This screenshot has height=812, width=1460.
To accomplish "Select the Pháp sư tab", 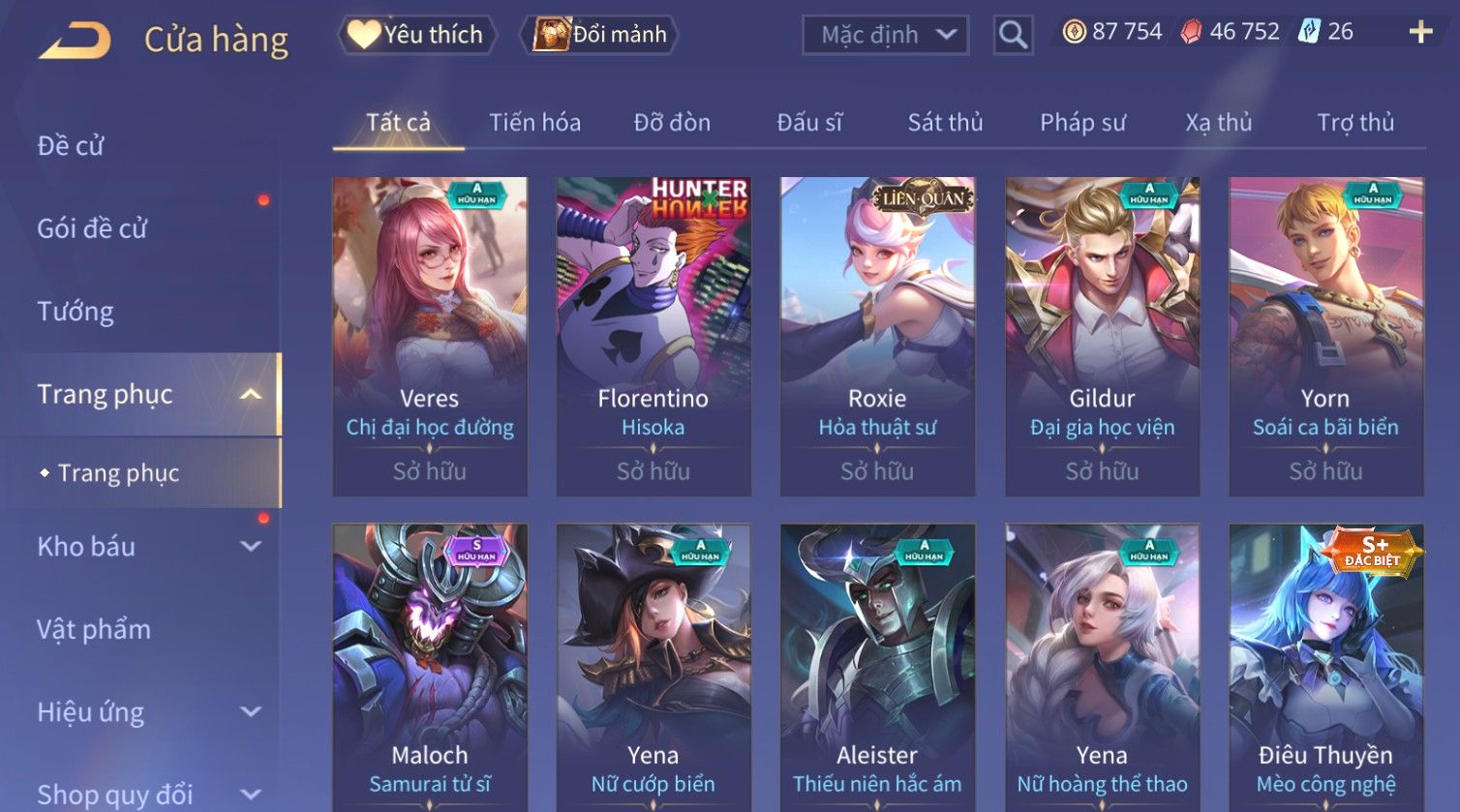I will coord(1082,123).
